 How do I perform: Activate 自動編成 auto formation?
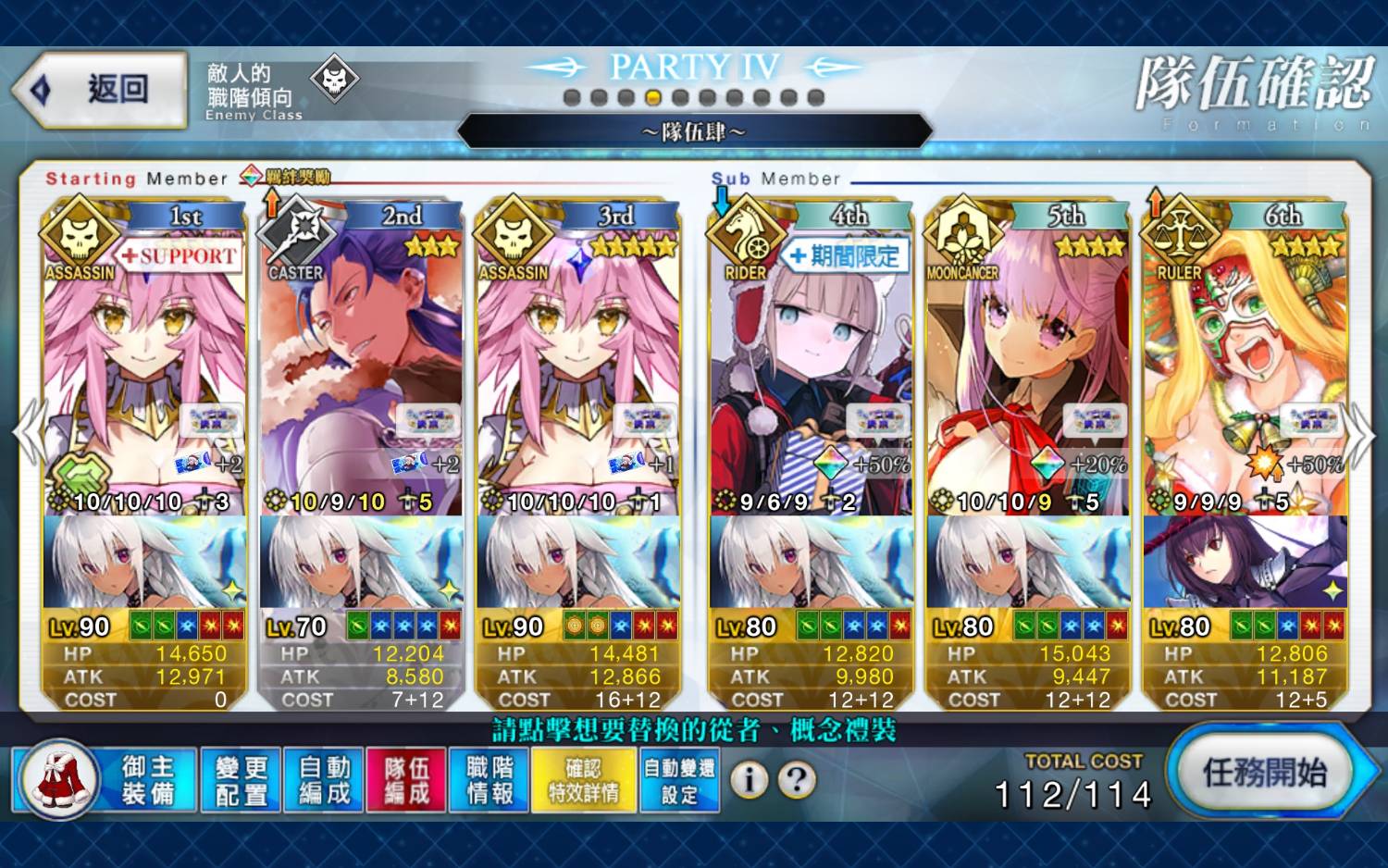click(x=324, y=780)
